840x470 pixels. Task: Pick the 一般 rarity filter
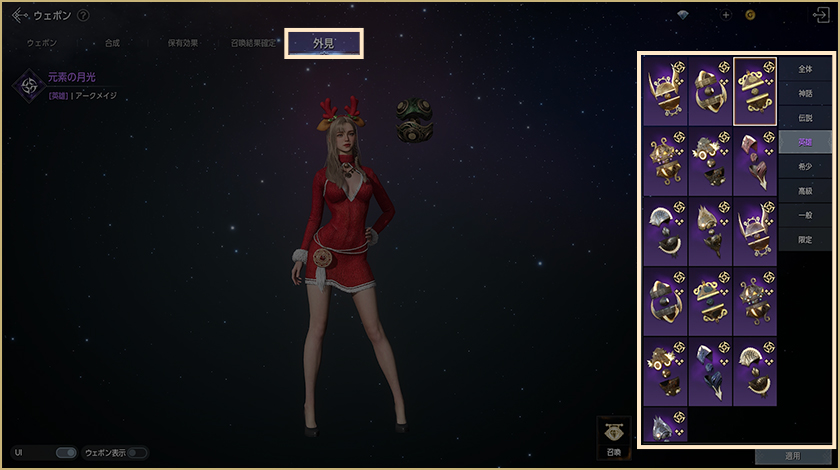click(x=806, y=216)
